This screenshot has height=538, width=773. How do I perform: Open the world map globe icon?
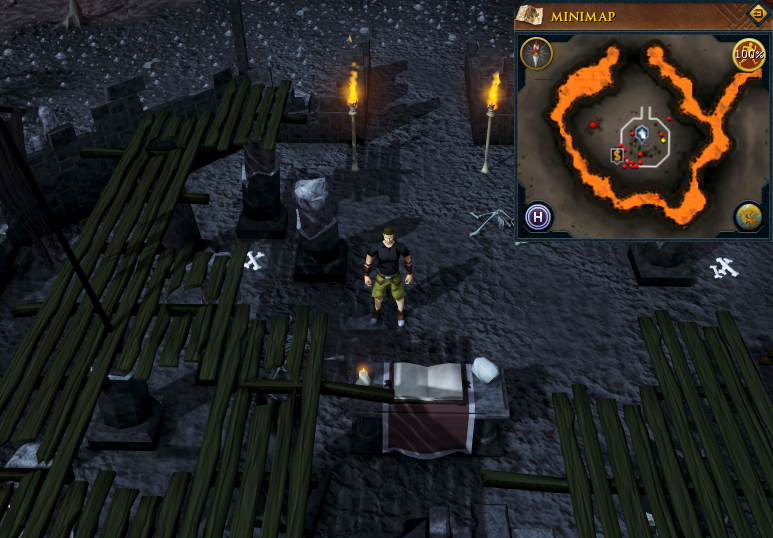(x=748, y=215)
